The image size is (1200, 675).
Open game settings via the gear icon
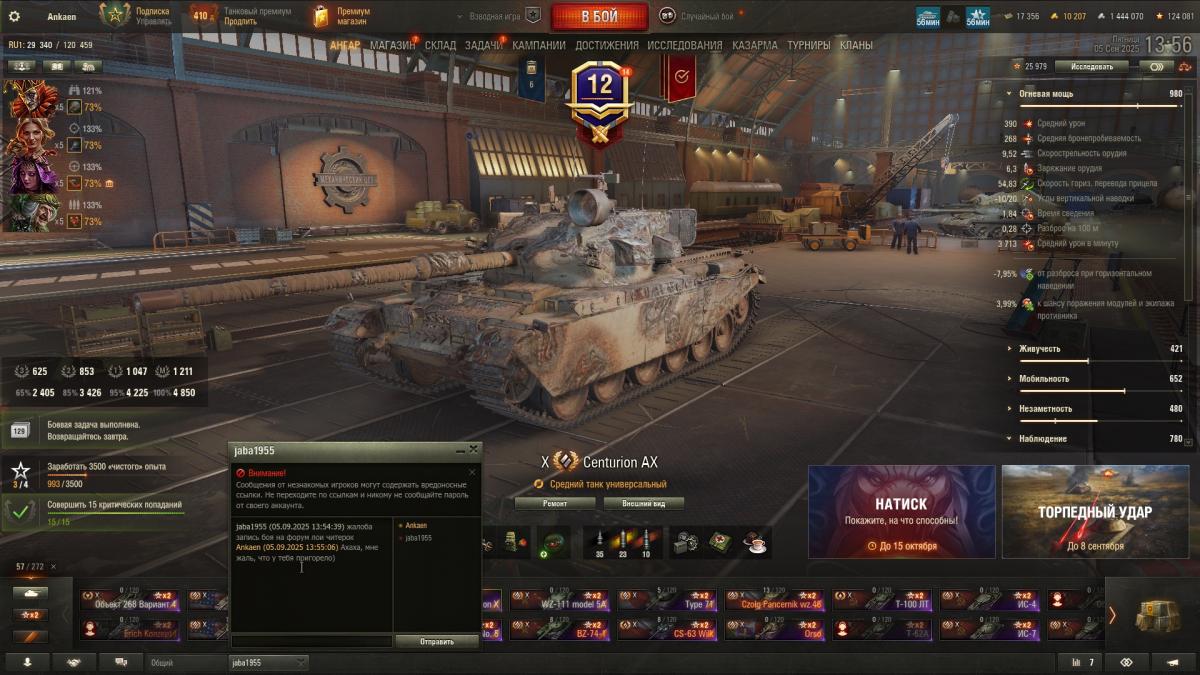(x=14, y=16)
